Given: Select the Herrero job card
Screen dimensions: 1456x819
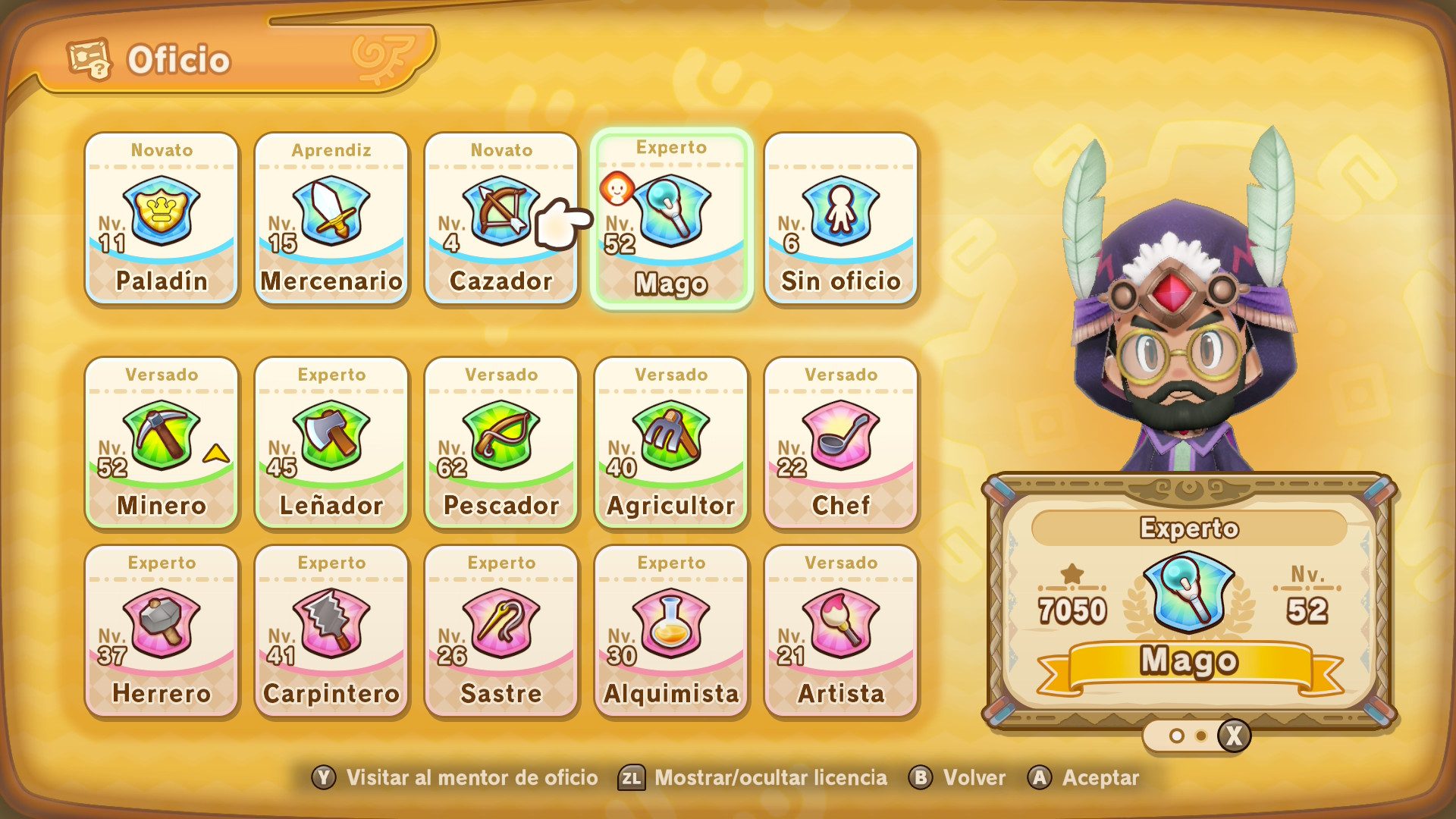Looking at the screenshot, I should tap(162, 631).
